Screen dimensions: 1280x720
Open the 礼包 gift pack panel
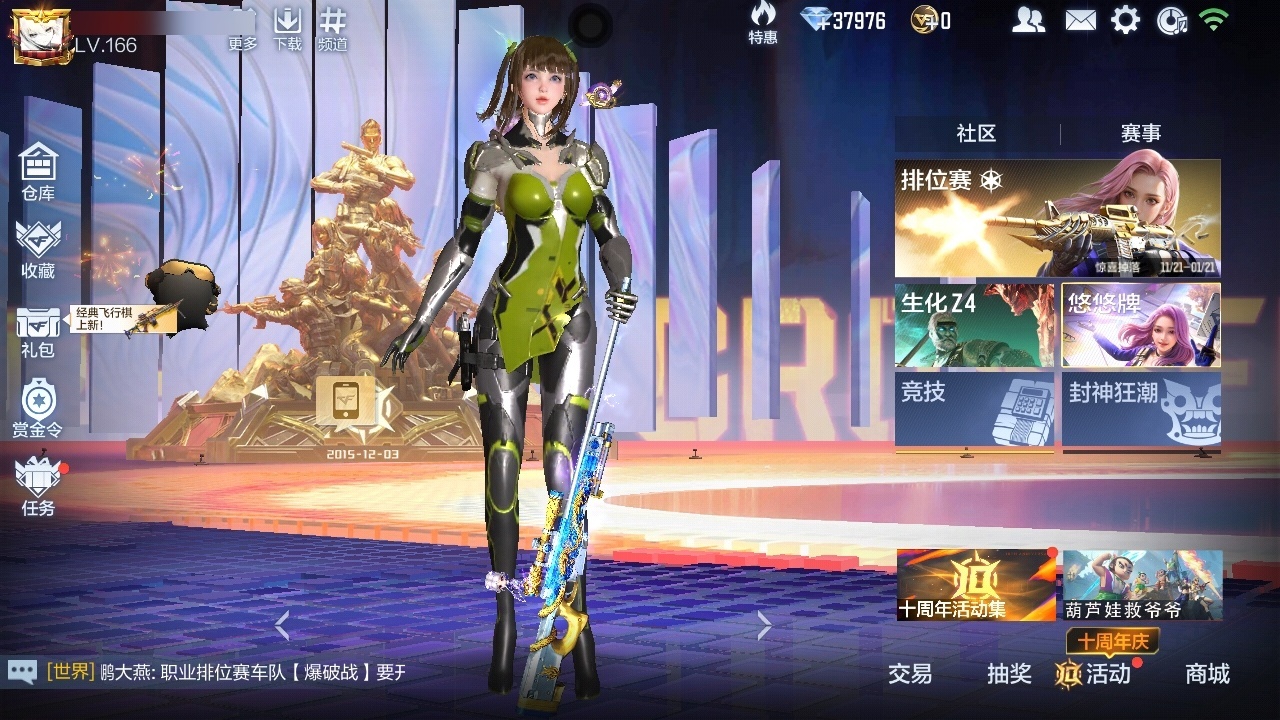[x=38, y=325]
